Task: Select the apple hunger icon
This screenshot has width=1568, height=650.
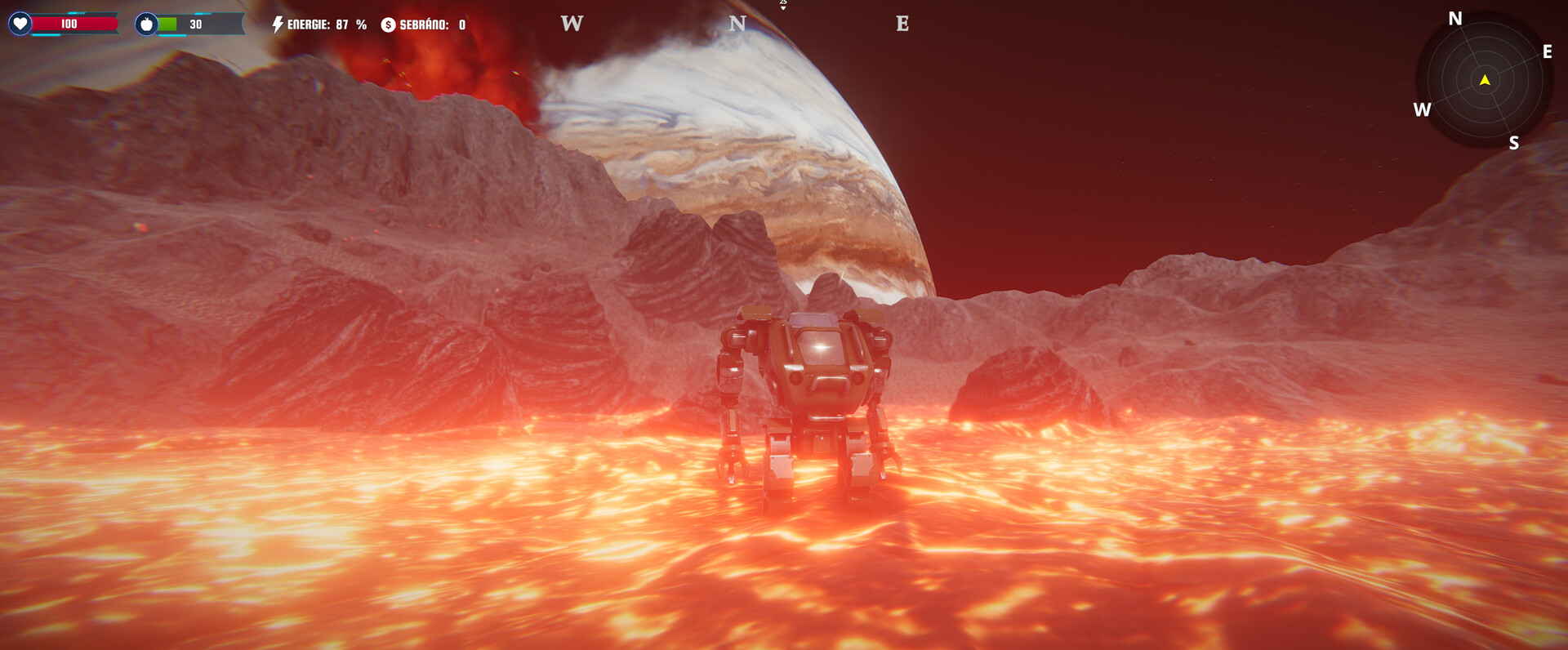Action: point(145,24)
